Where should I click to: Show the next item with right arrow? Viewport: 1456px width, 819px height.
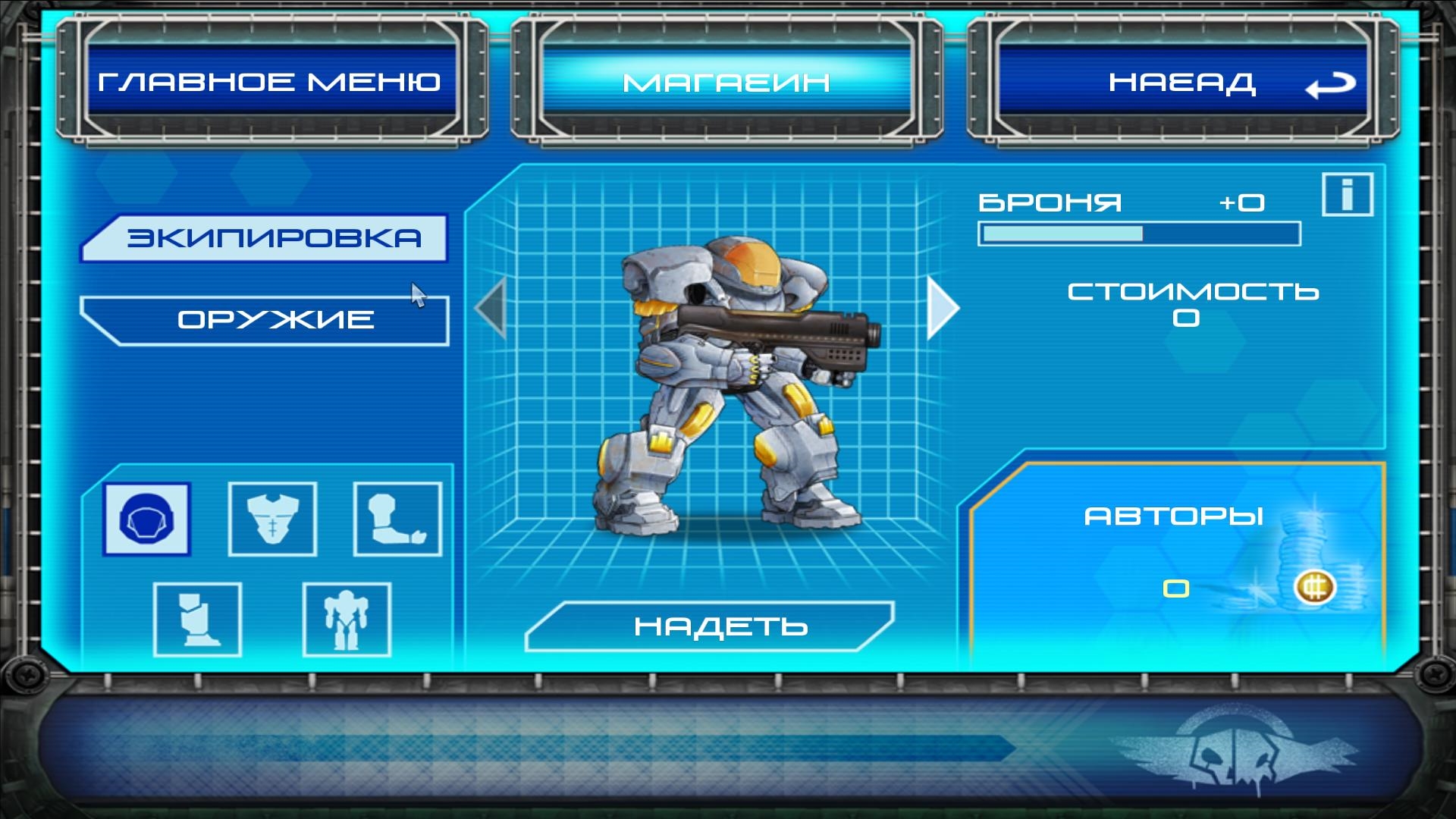pyautogui.click(x=943, y=308)
